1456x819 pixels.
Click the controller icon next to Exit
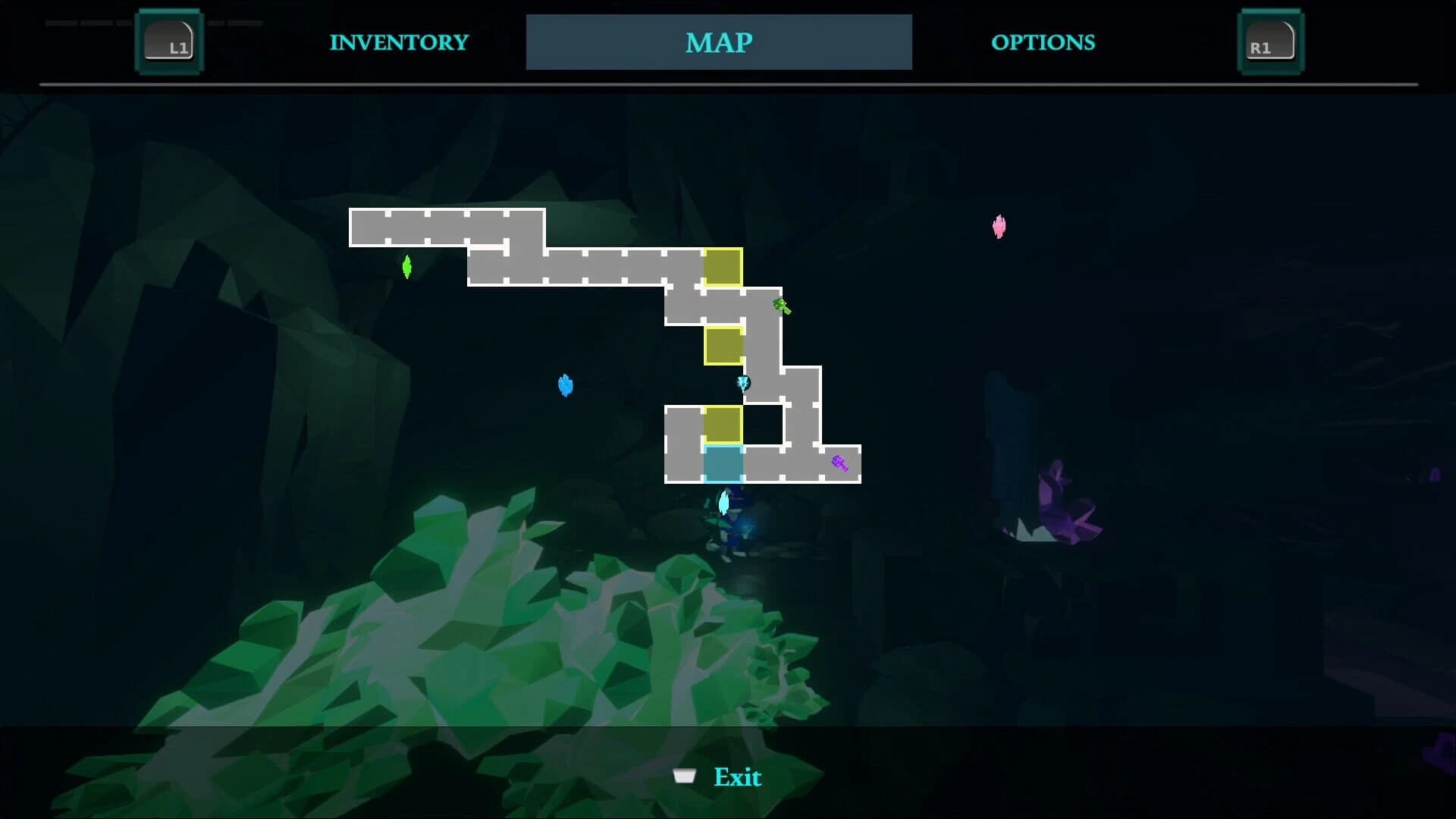(685, 777)
